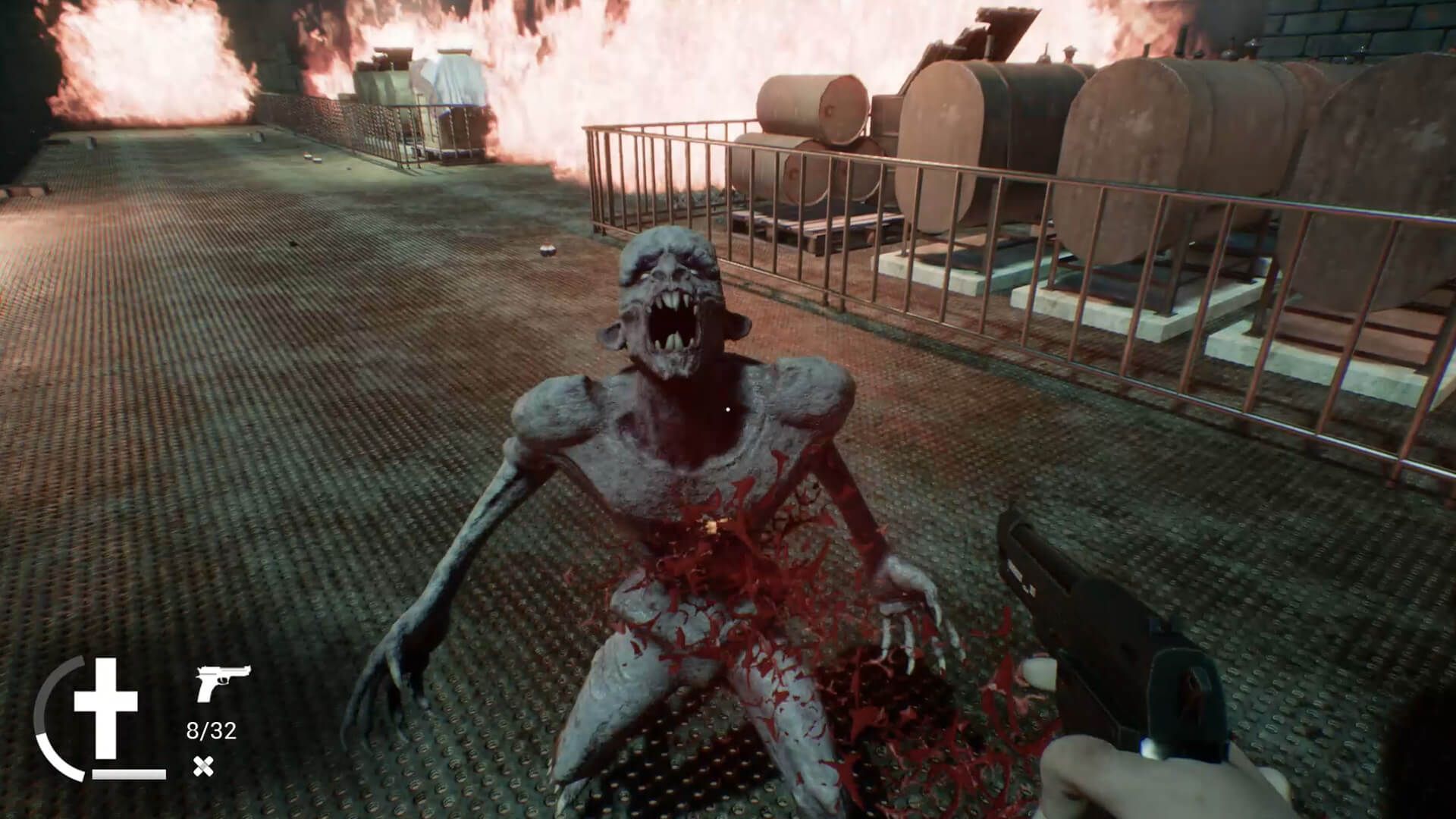Image resolution: width=1456 pixels, height=819 pixels.
Task: Click the white crosshair dot at screen center
Action: click(x=727, y=409)
